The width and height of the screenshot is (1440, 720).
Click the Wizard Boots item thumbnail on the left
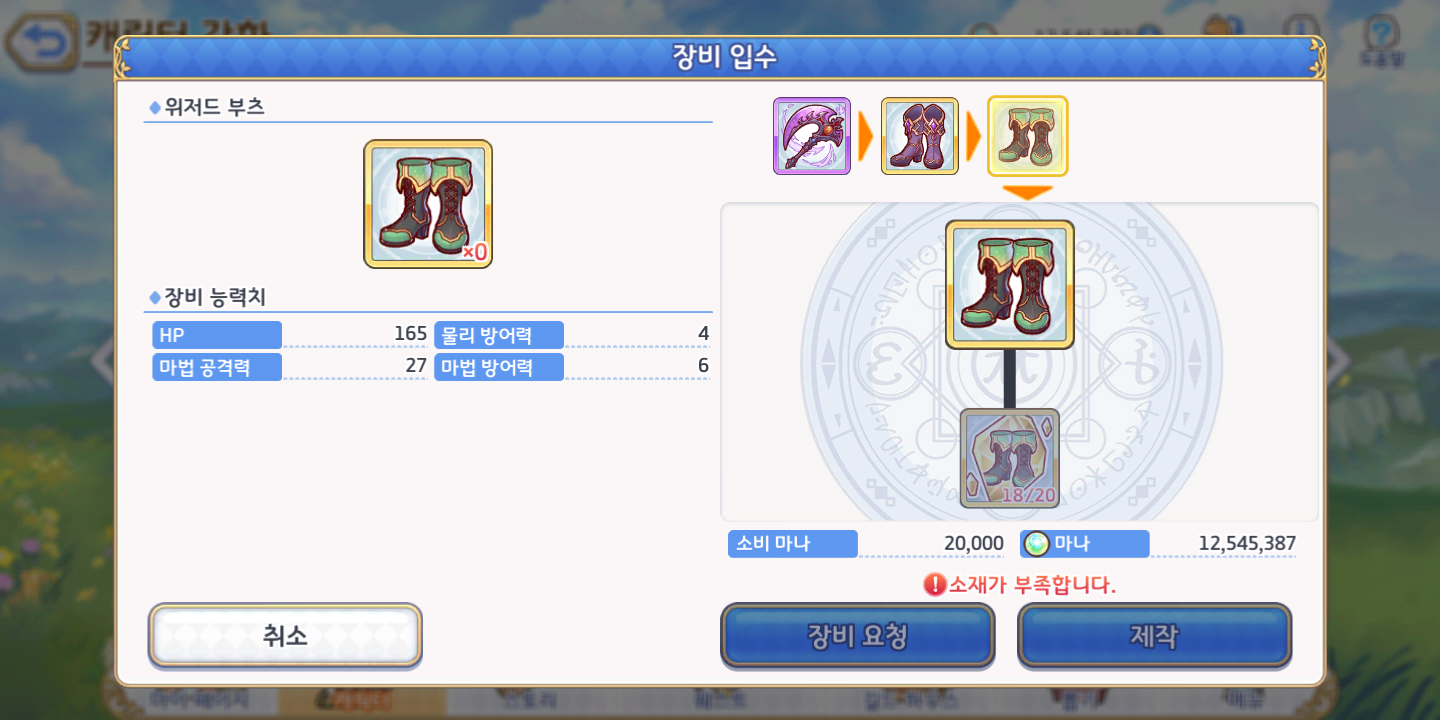(x=427, y=203)
